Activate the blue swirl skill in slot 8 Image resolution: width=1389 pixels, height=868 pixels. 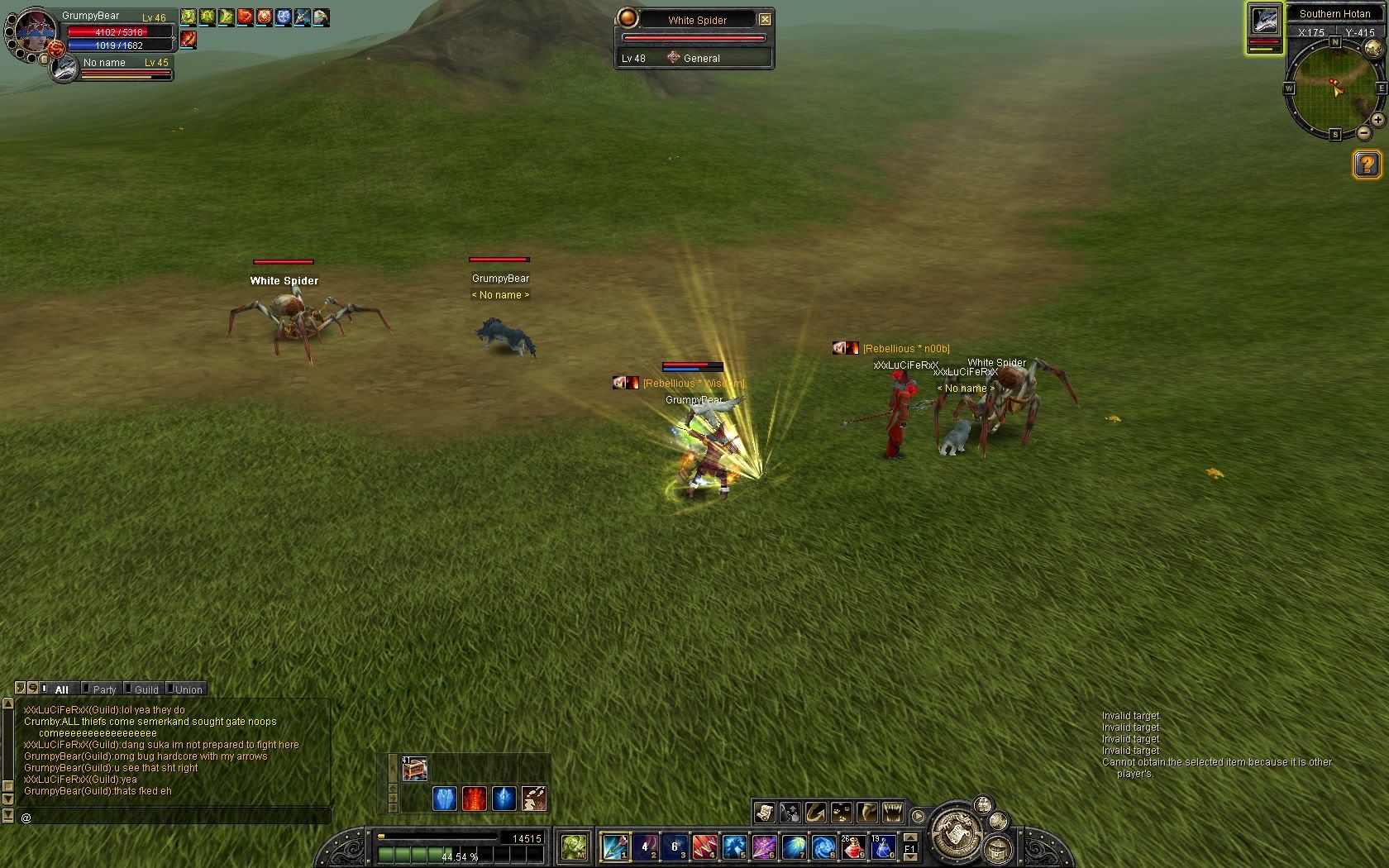point(823,847)
